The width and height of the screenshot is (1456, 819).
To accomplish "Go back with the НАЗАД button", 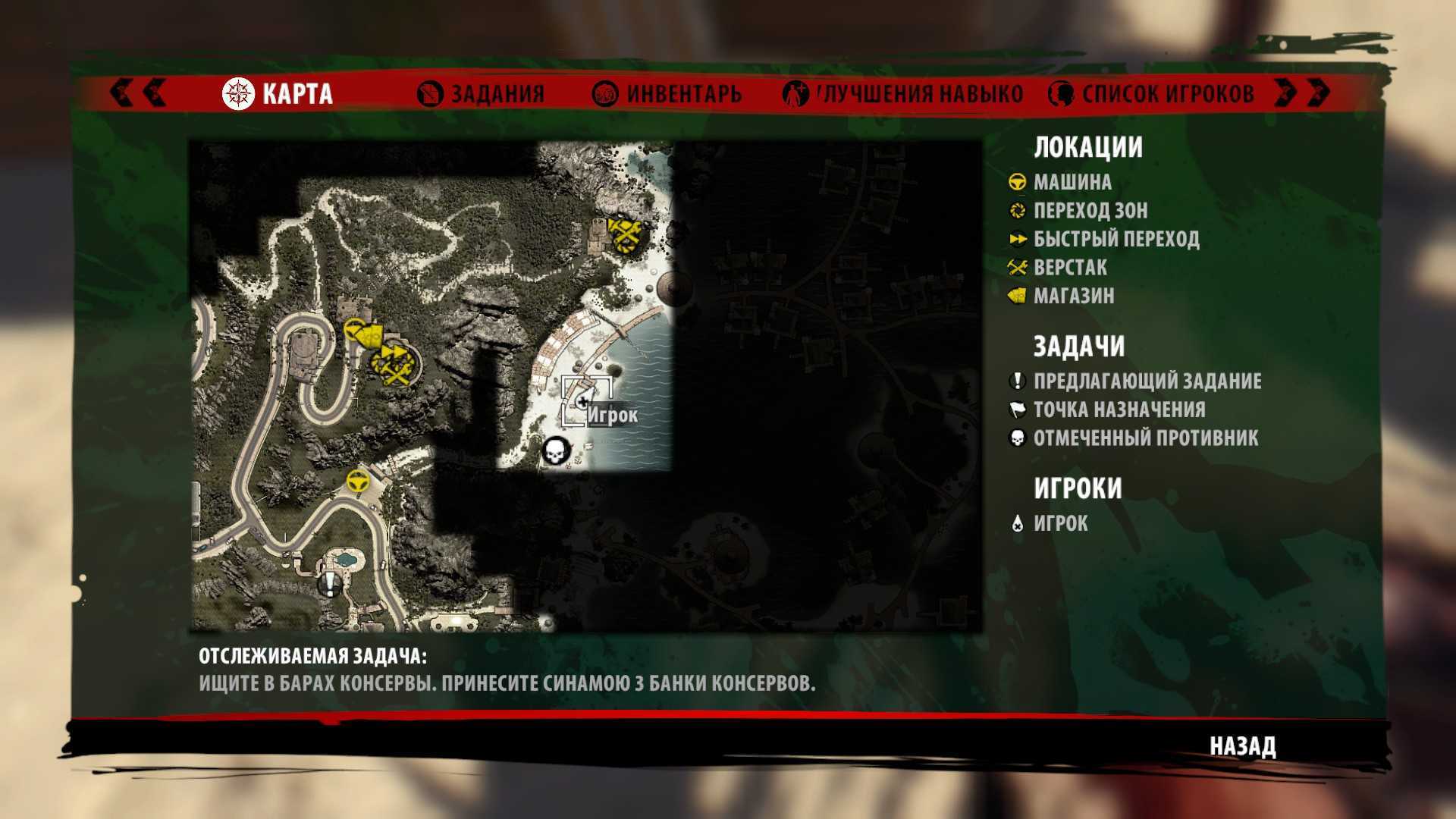I will click(x=1242, y=746).
